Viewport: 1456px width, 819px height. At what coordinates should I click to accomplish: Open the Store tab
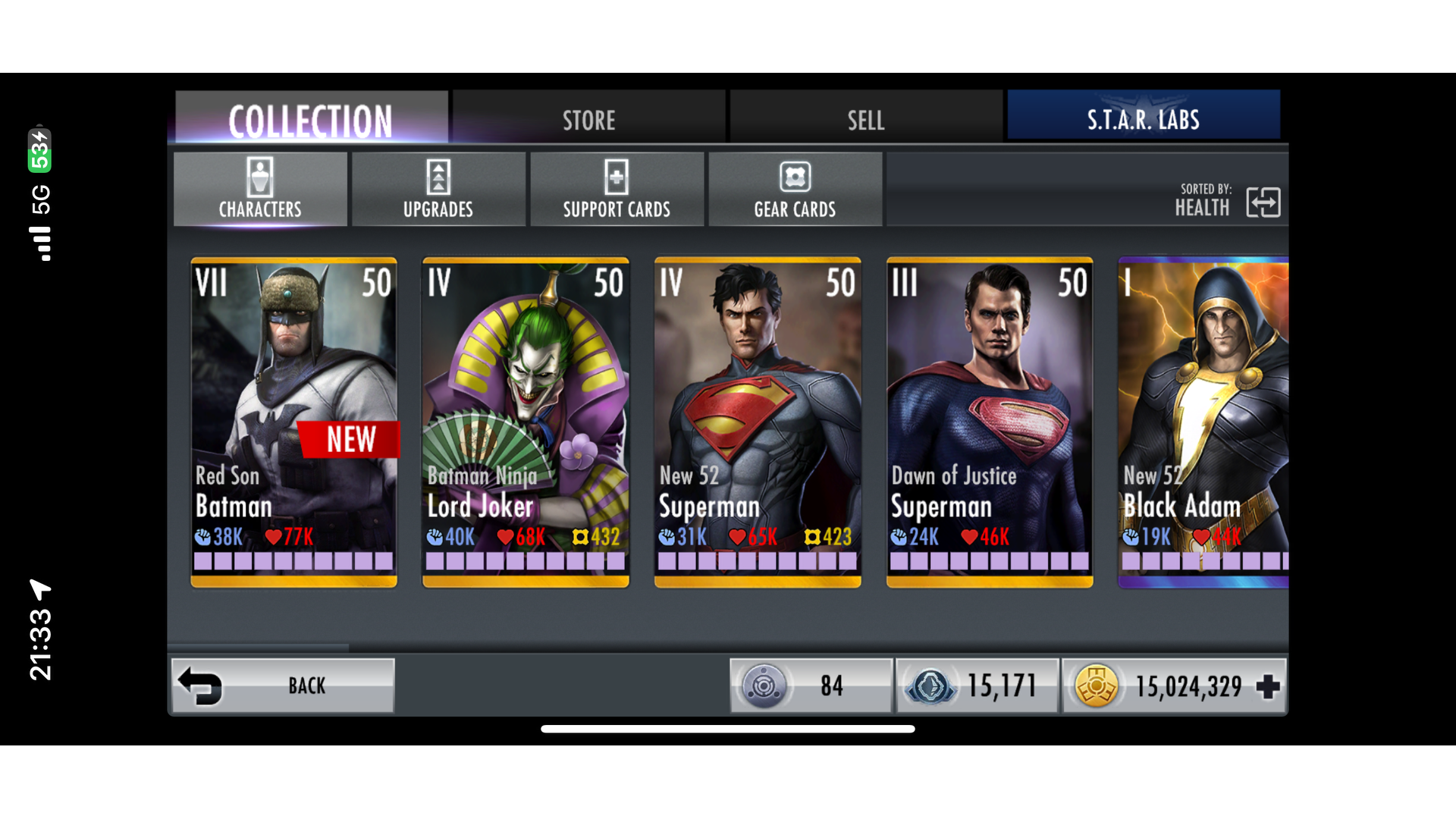click(588, 119)
